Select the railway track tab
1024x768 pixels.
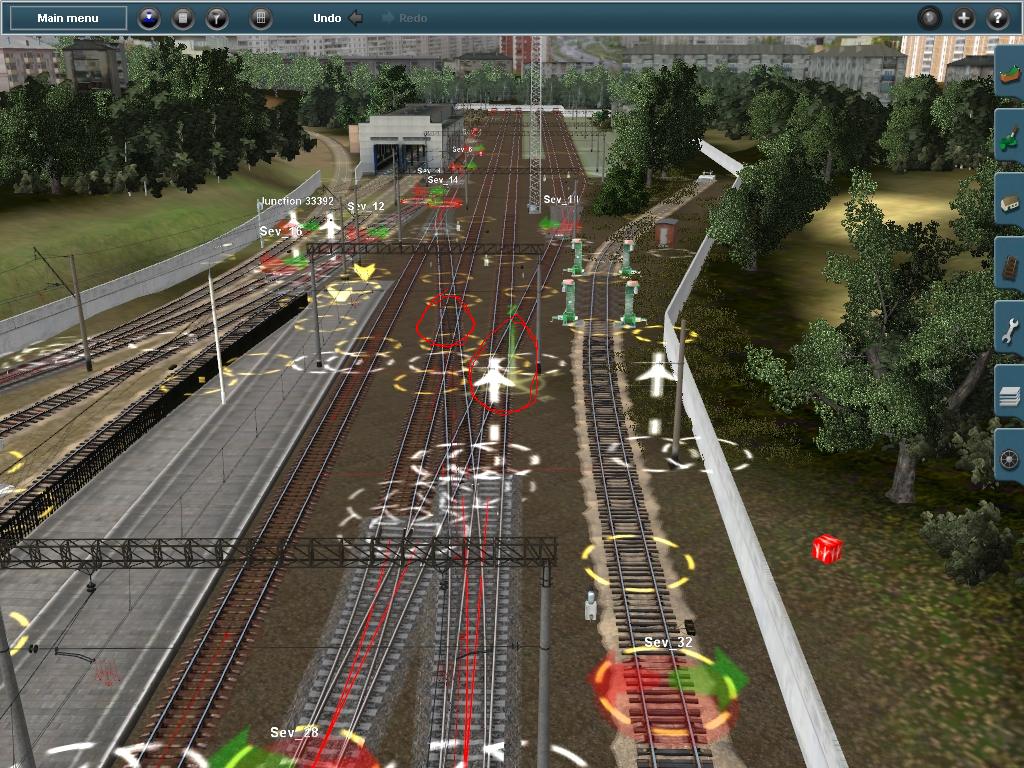coord(1009,266)
